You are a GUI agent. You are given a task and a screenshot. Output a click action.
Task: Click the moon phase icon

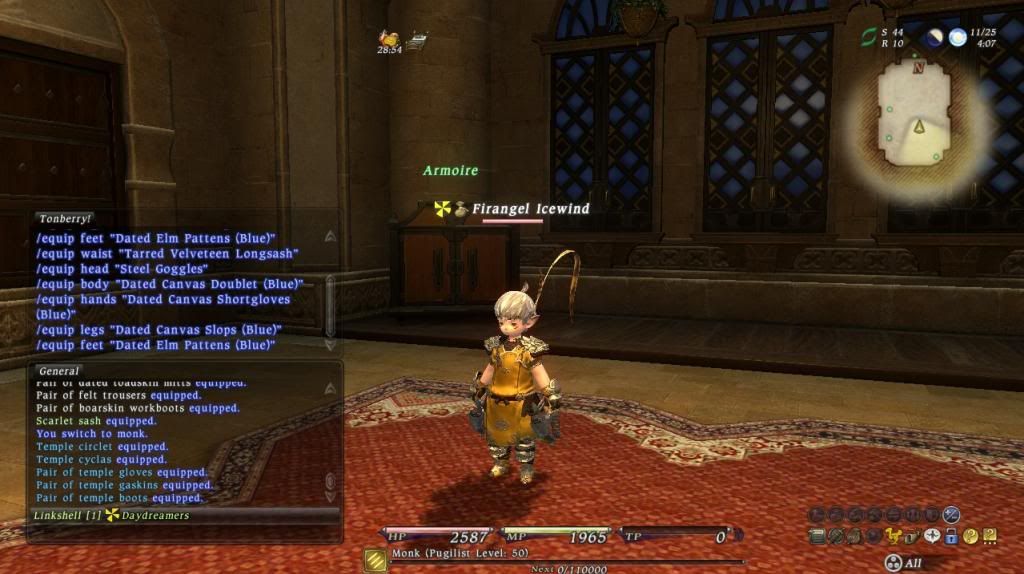click(x=934, y=38)
